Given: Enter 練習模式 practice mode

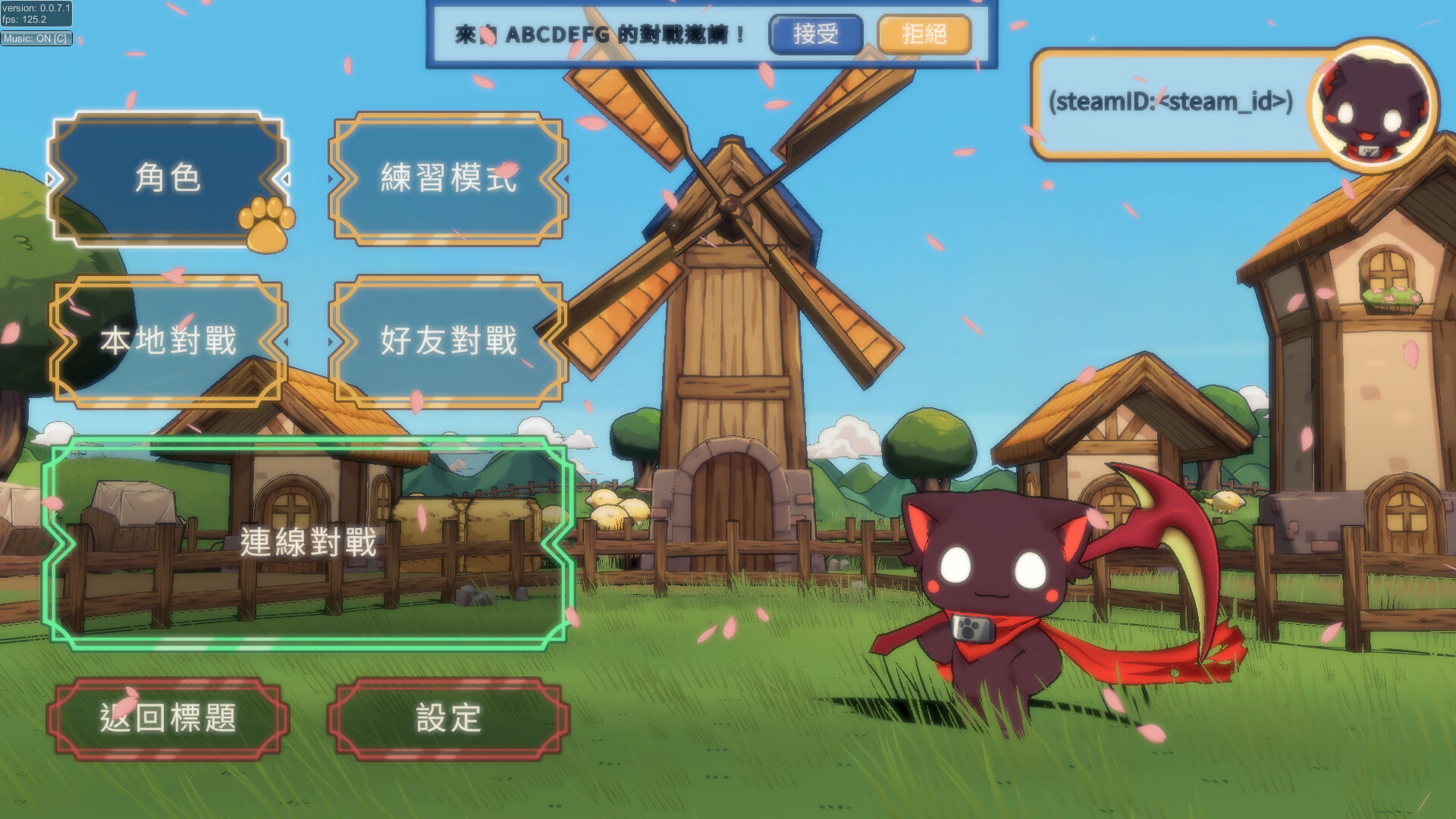Looking at the screenshot, I should [447, 180].
